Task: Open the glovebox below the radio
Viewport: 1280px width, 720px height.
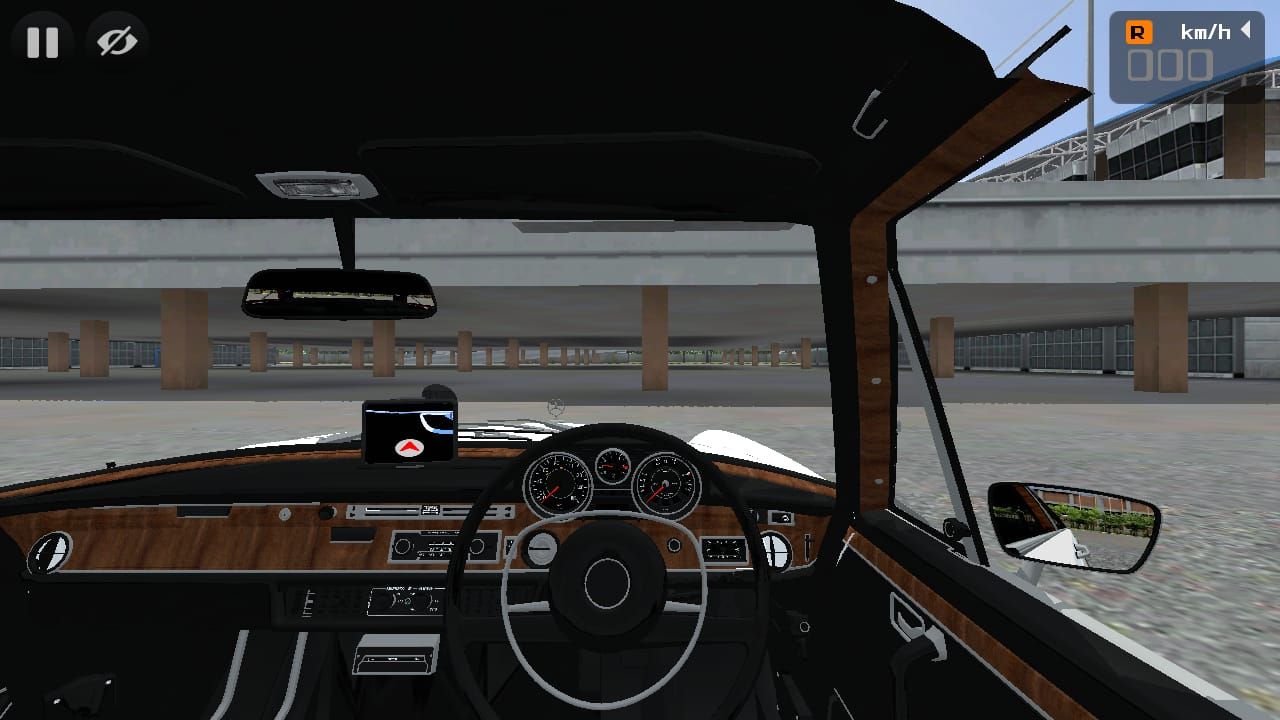Action: coord(396,655)
